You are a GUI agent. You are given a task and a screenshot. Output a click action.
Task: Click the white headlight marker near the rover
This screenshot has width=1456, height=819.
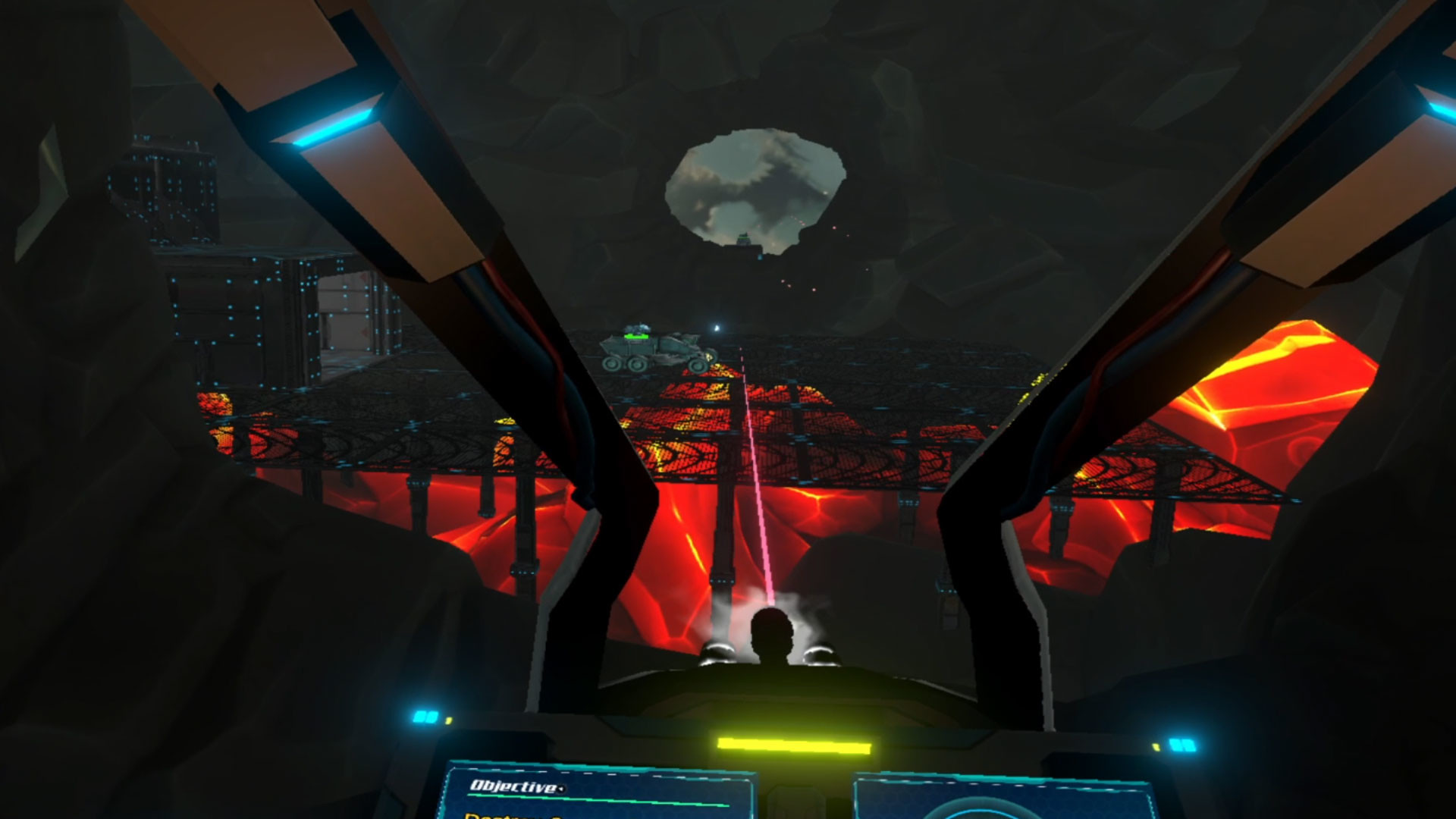716,328
